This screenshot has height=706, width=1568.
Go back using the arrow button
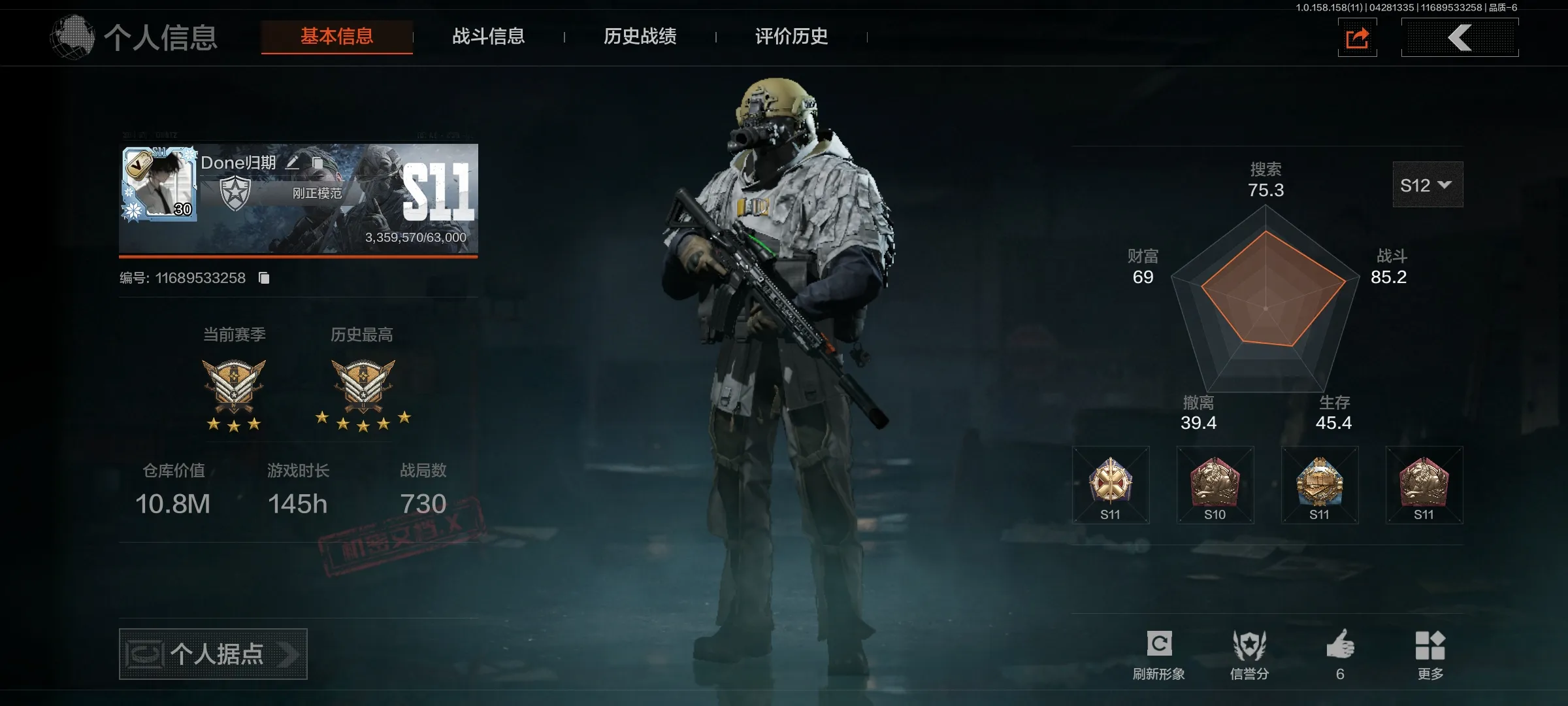1460,38
